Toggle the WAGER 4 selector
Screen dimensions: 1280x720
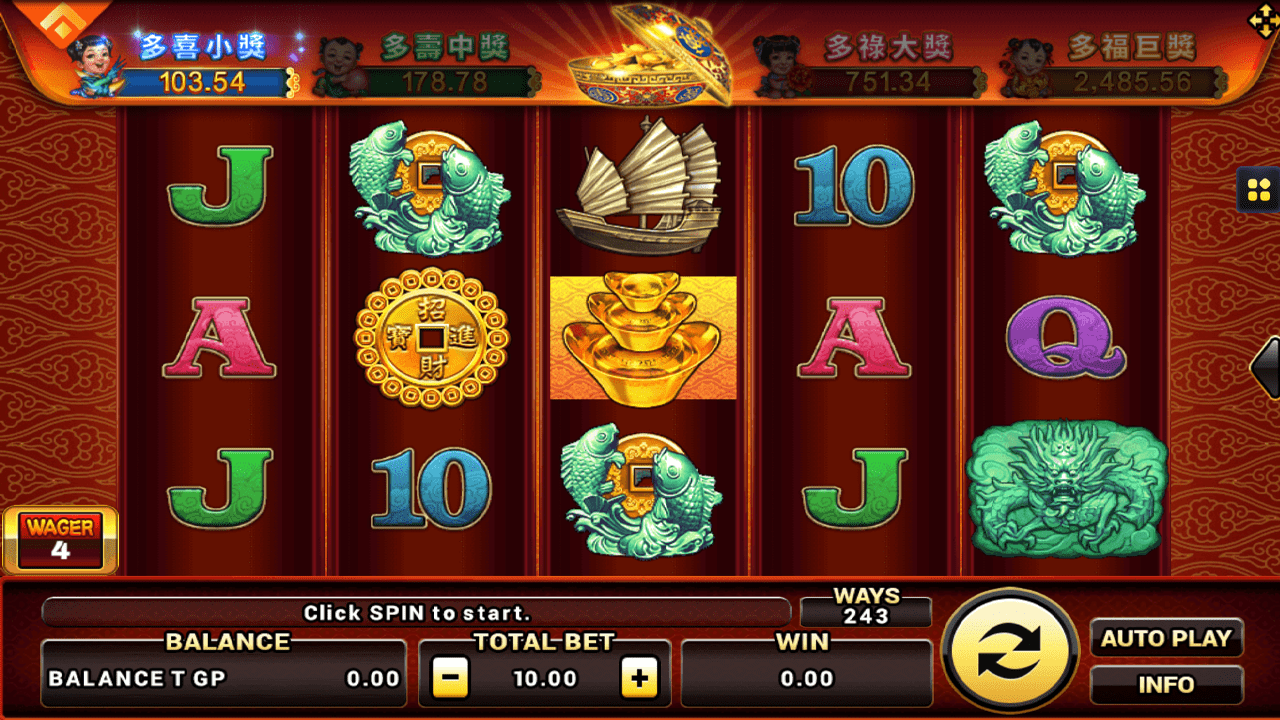click(60, 538)
